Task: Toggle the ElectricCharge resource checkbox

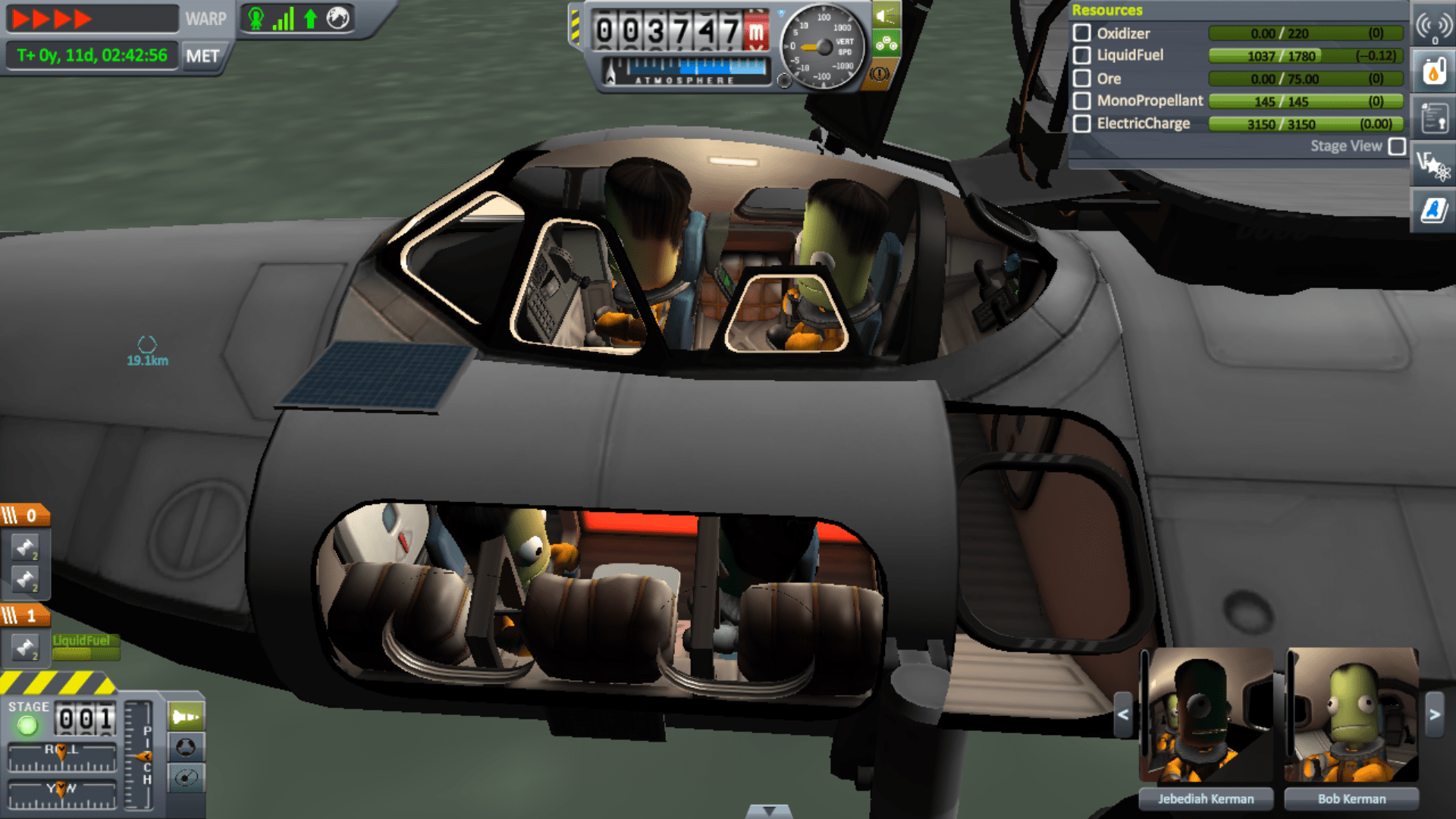Action: click(1083, 124)
